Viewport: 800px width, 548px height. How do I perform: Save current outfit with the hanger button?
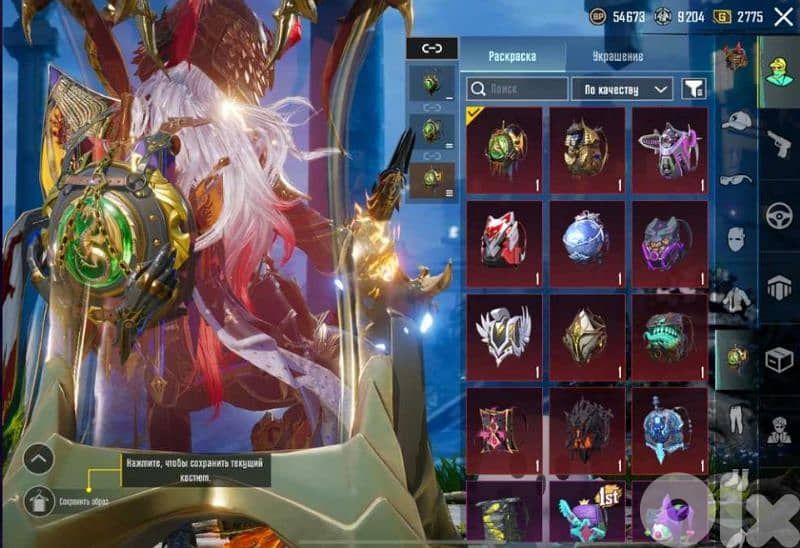pyautogui.click(x=38, y=497)
